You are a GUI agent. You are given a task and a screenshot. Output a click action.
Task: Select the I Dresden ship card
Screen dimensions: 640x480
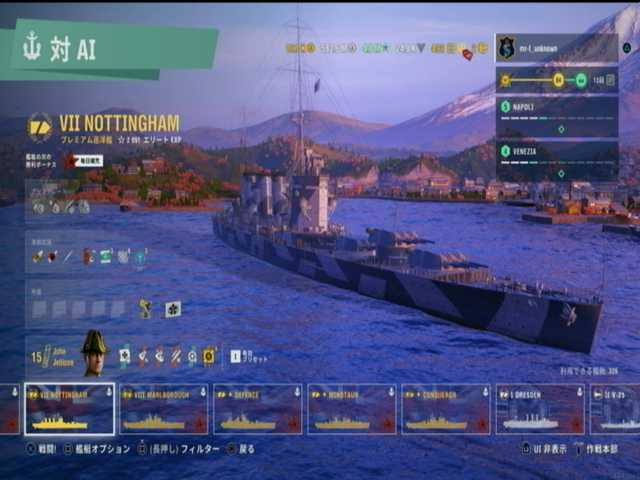tap(540, 409)
